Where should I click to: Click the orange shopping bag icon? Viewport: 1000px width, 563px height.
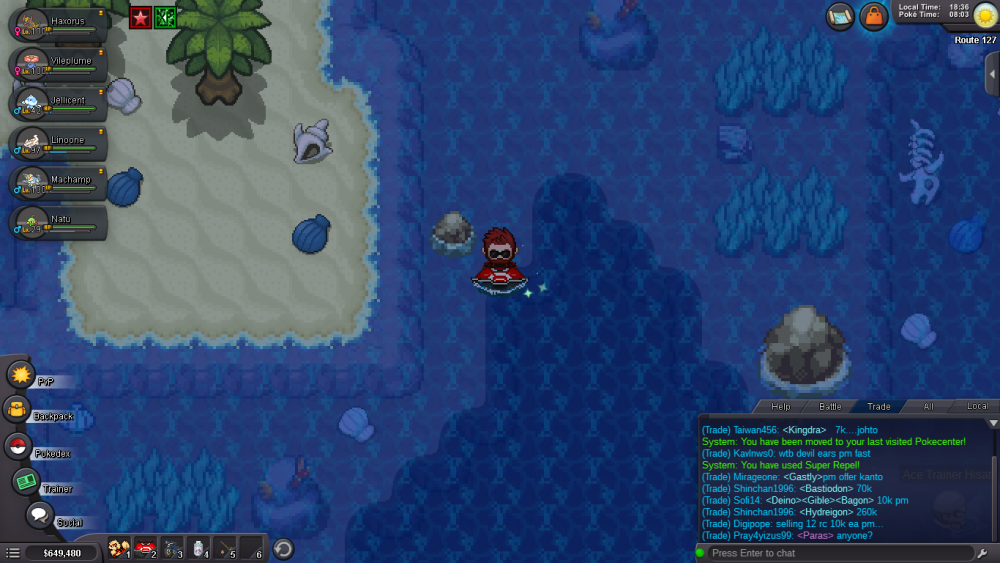[874, 16]
